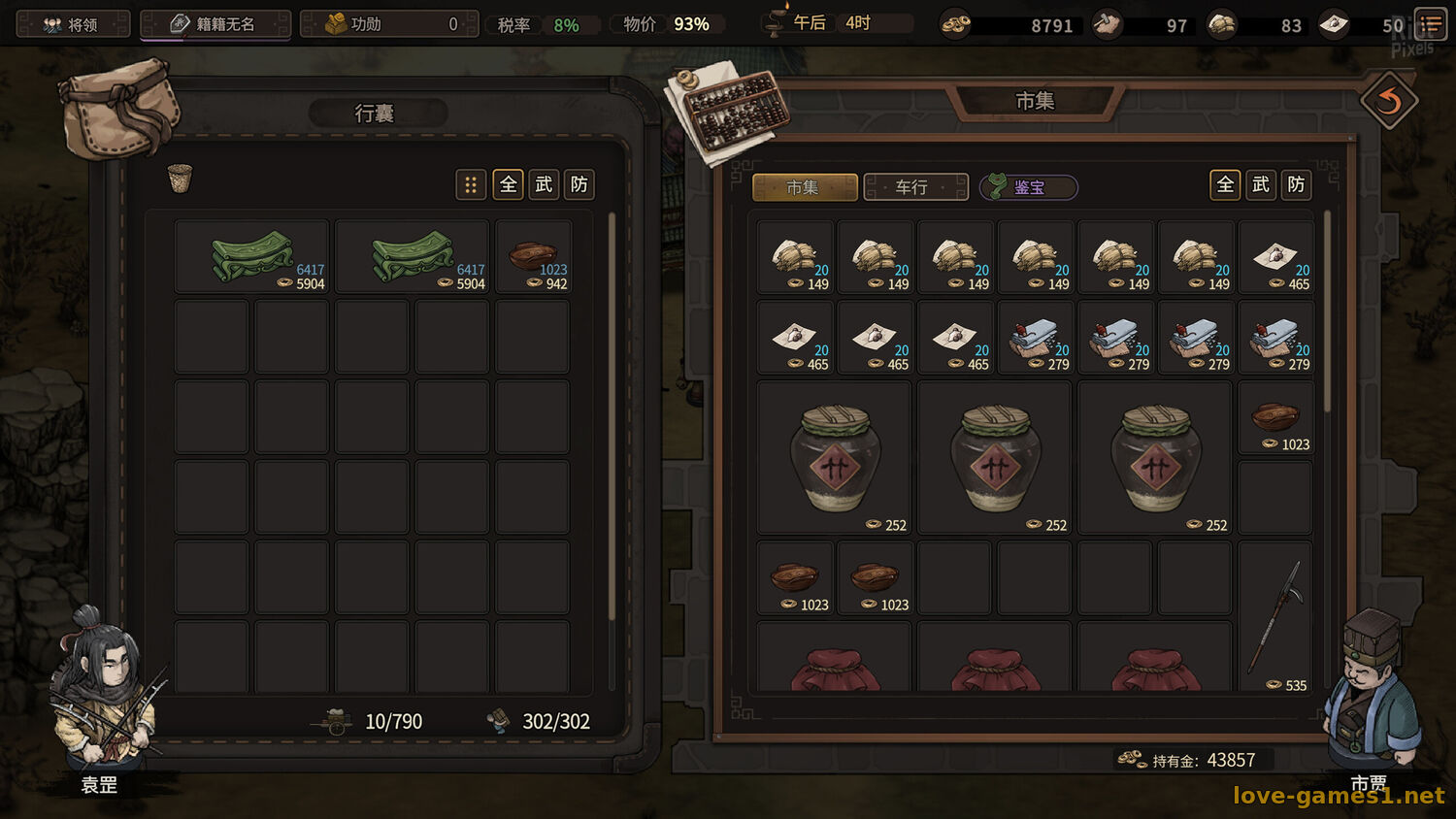
Task: Filter the 行囊 bag by 防 armor
Action: pos(579,184)
